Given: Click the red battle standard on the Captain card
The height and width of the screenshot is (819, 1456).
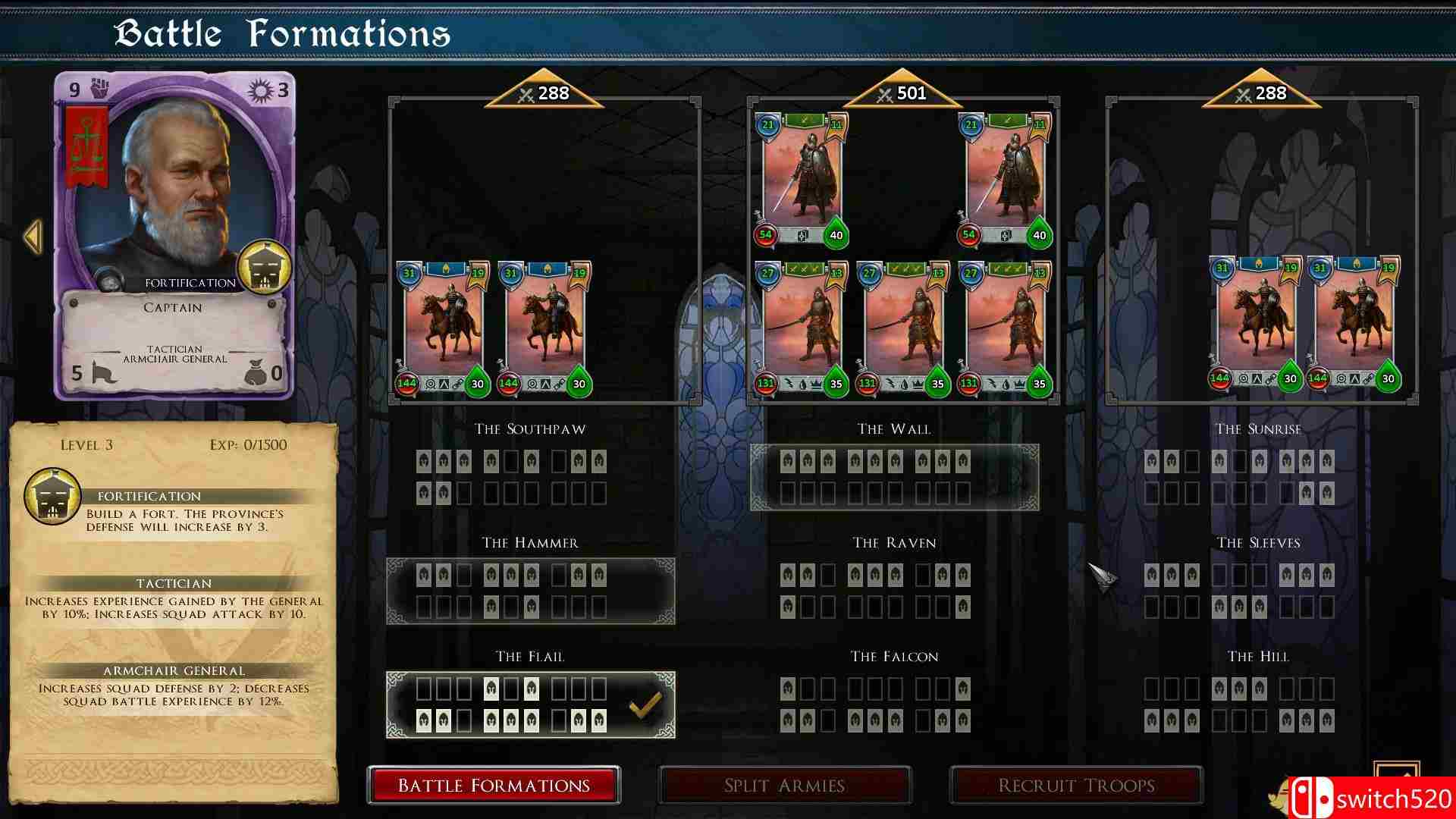Looking at the screenshot, I should pyautogui.click(x=86, y=144).
